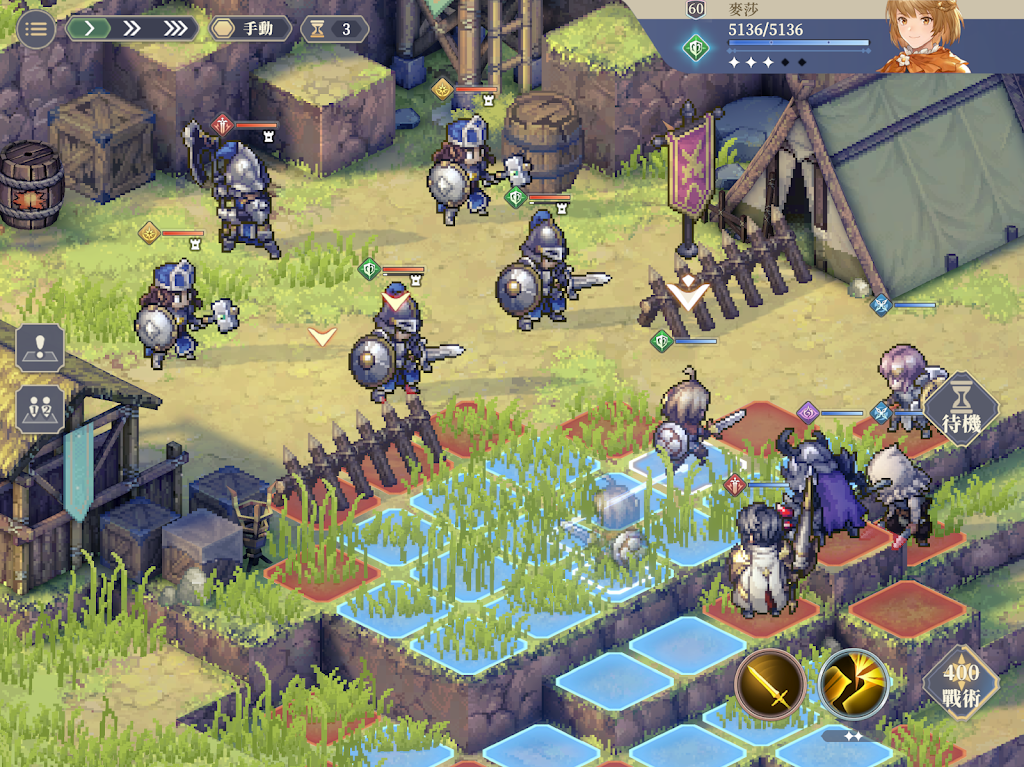Select single-arrow normal battle speed

pyautogui.click(x=90, y=28)
